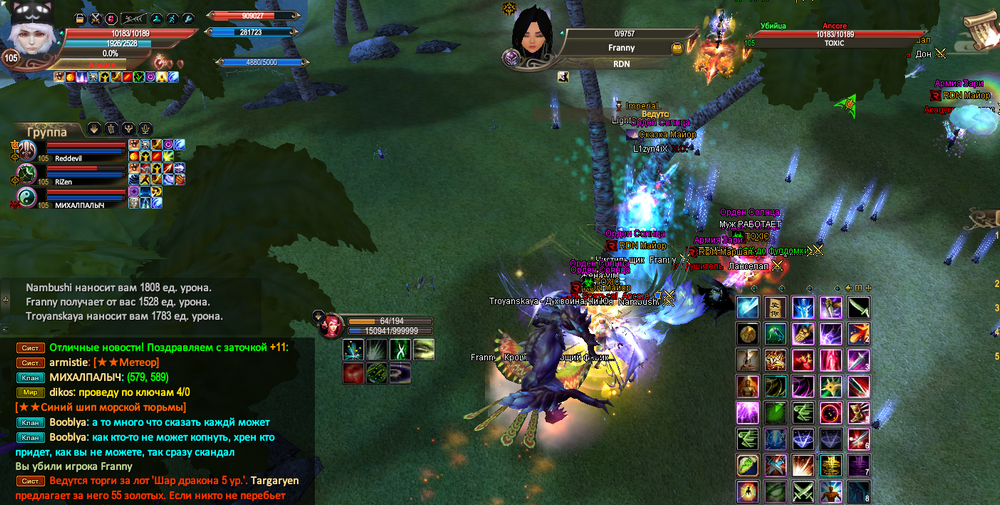Screen dimensions: 1000x505
Task: Click the orange Синий шип морской тюрьмы link
Action: tap(100, 407)
